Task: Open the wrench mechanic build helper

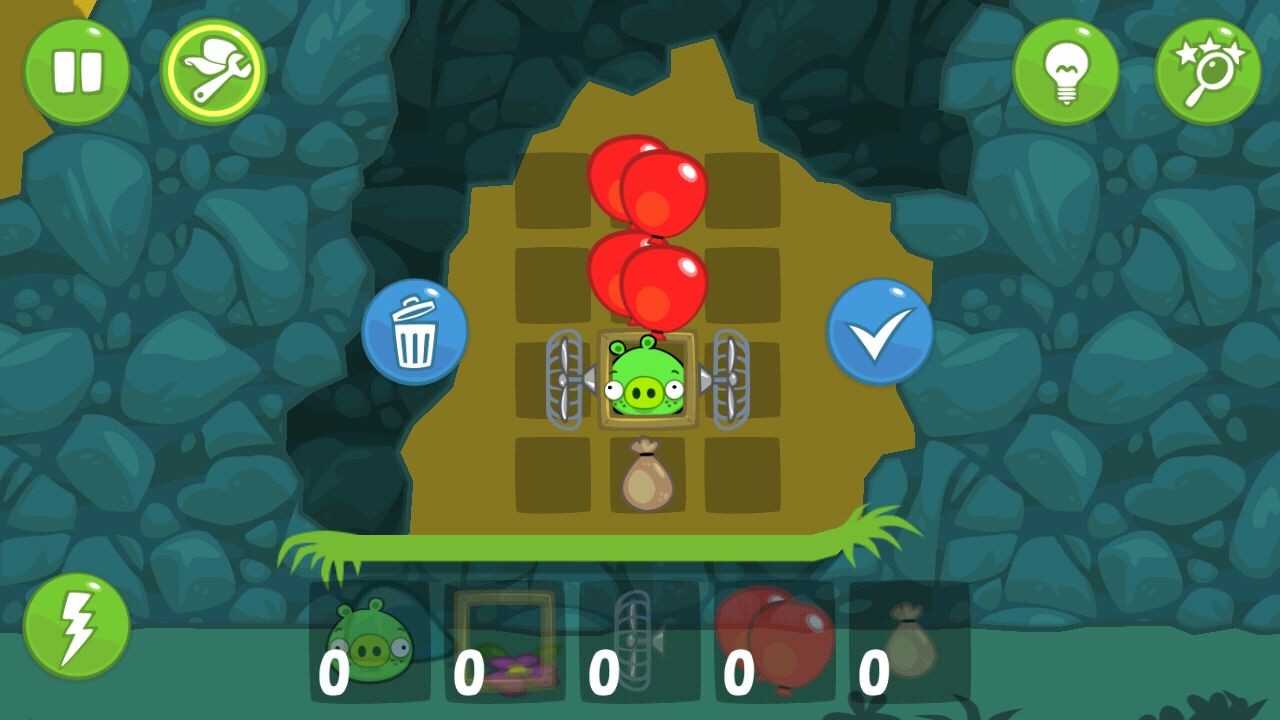Action: coord(213,71)
